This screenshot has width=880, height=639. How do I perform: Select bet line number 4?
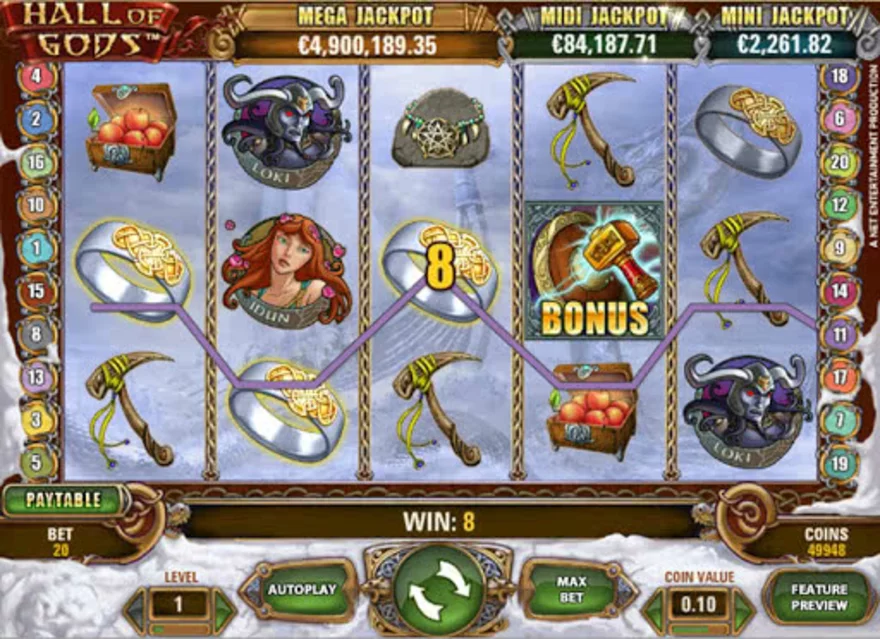37,77
